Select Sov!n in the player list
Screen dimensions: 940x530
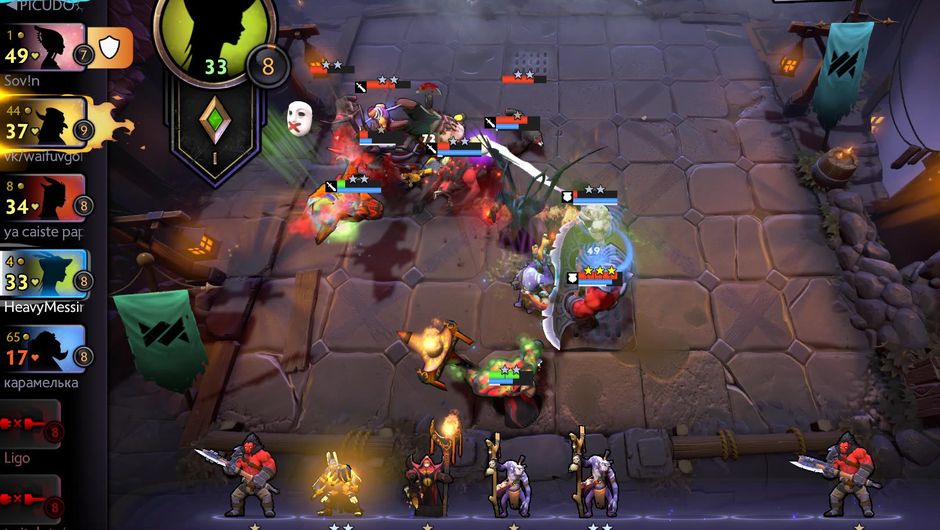click(x=44, y=47)
